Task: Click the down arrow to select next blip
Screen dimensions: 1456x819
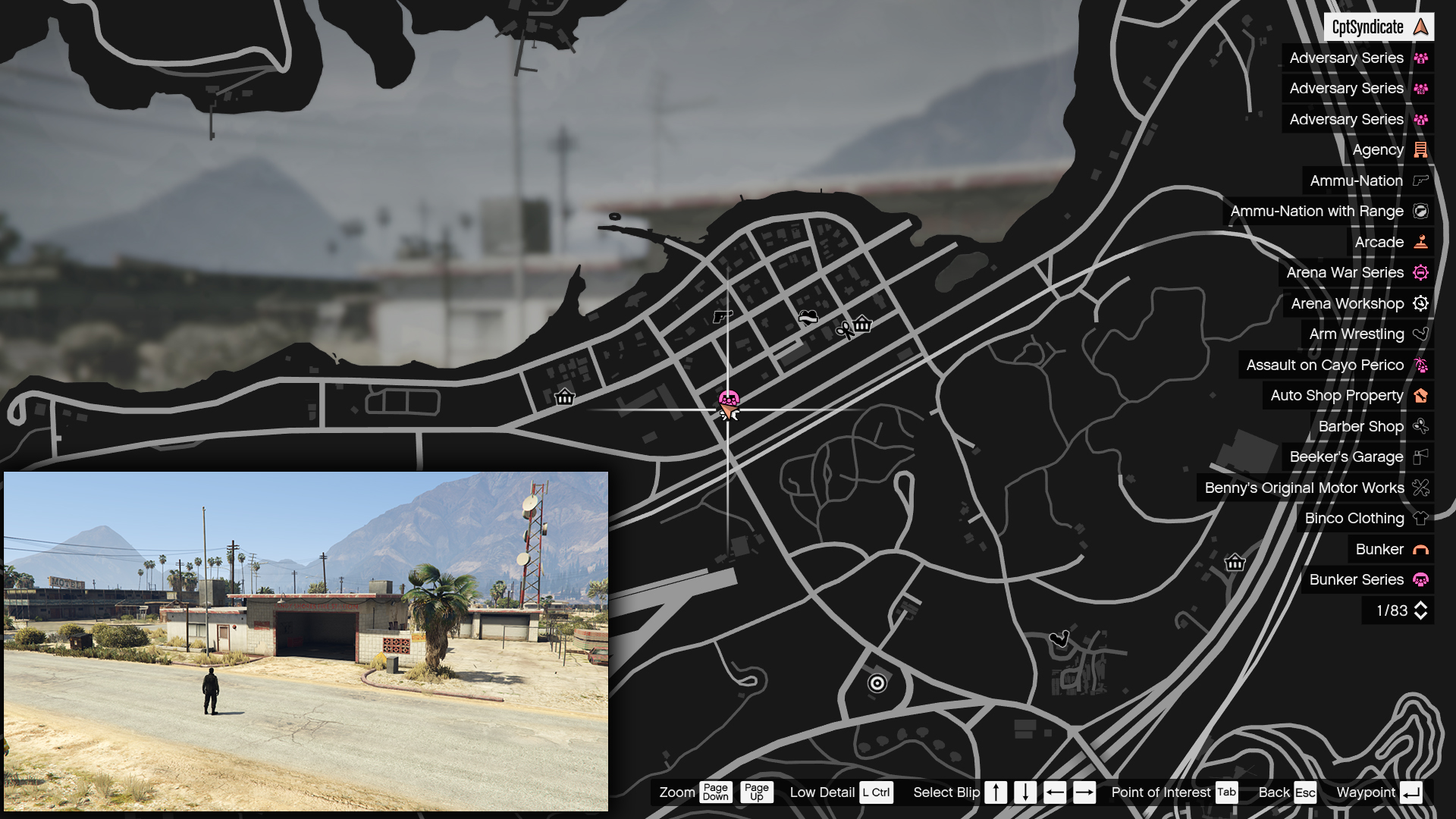Action: (1025, 792)
